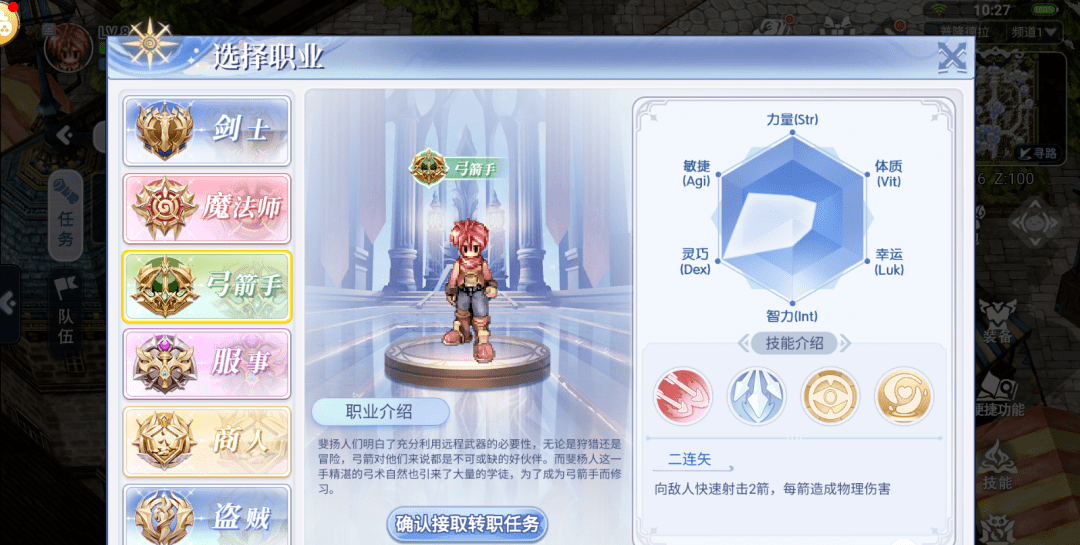Pick the 商人 merchant class
1080x545 pixels.
(x=207, y=441)
